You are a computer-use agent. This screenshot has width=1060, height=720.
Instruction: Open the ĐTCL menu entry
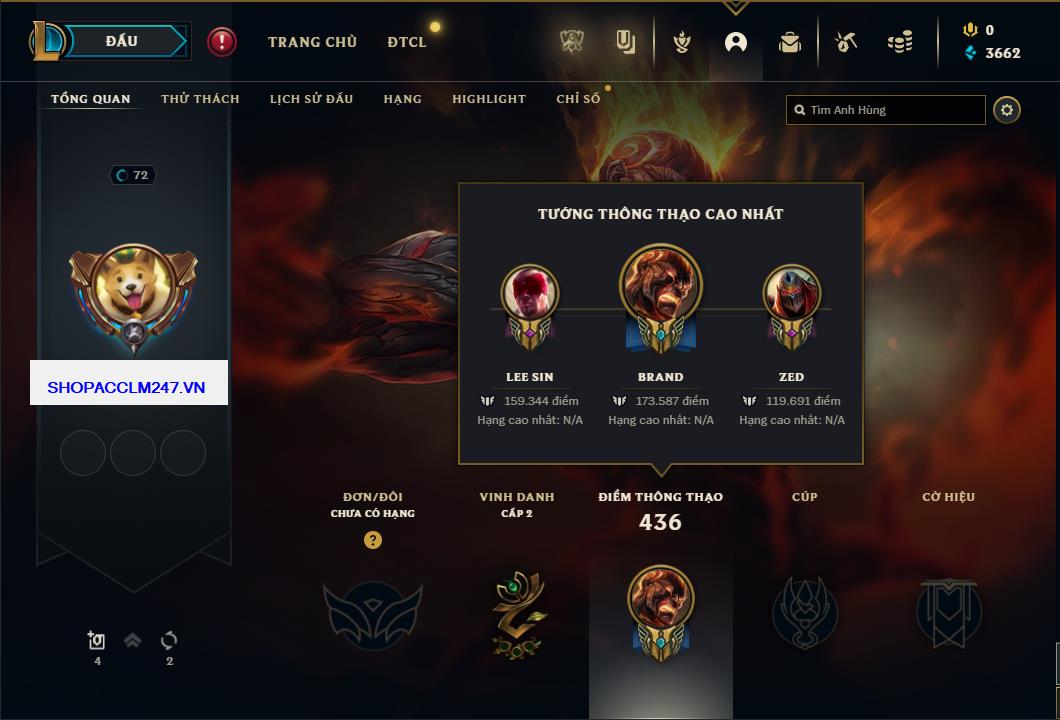click(x=407, y=42)
